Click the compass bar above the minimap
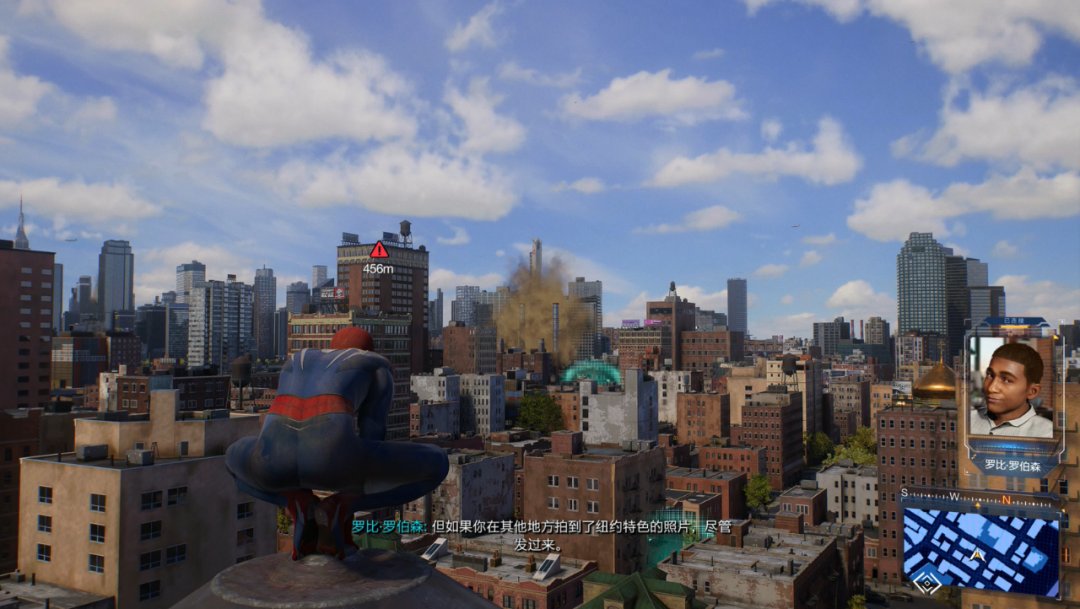The height and width of the screenshot is (609, 1080). 979,497
